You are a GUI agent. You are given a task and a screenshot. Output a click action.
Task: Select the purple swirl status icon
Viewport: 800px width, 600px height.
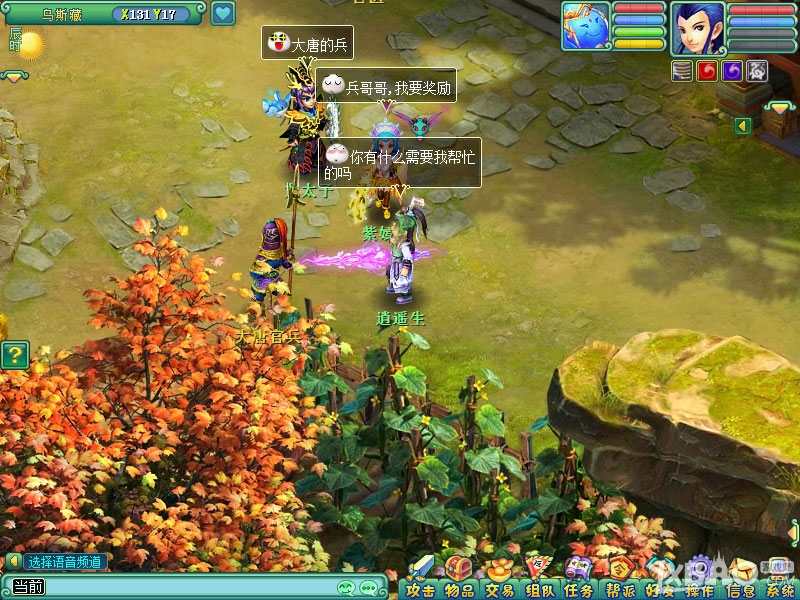coord(732,70)
